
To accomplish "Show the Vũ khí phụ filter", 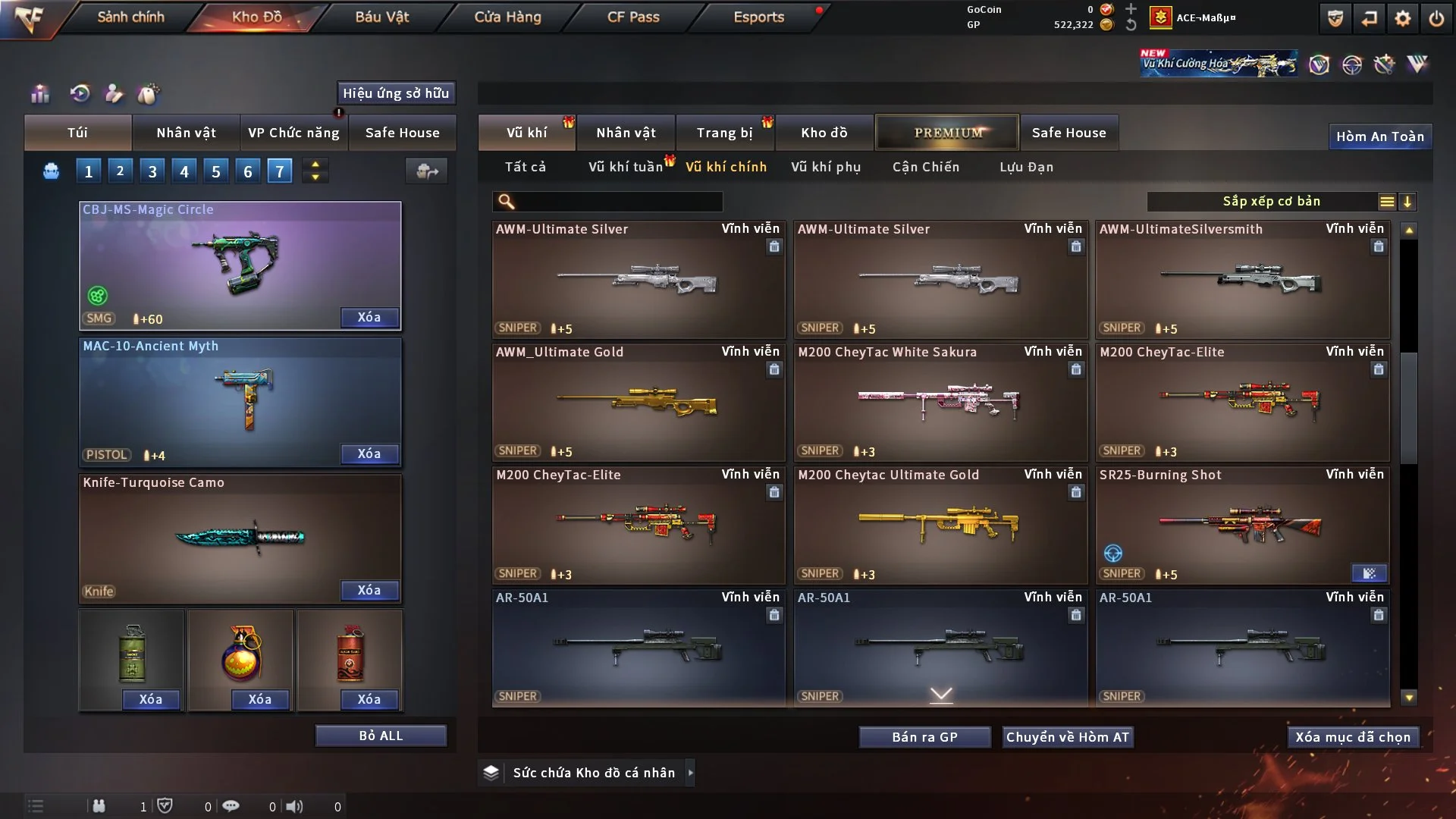I will pos(826,167).
